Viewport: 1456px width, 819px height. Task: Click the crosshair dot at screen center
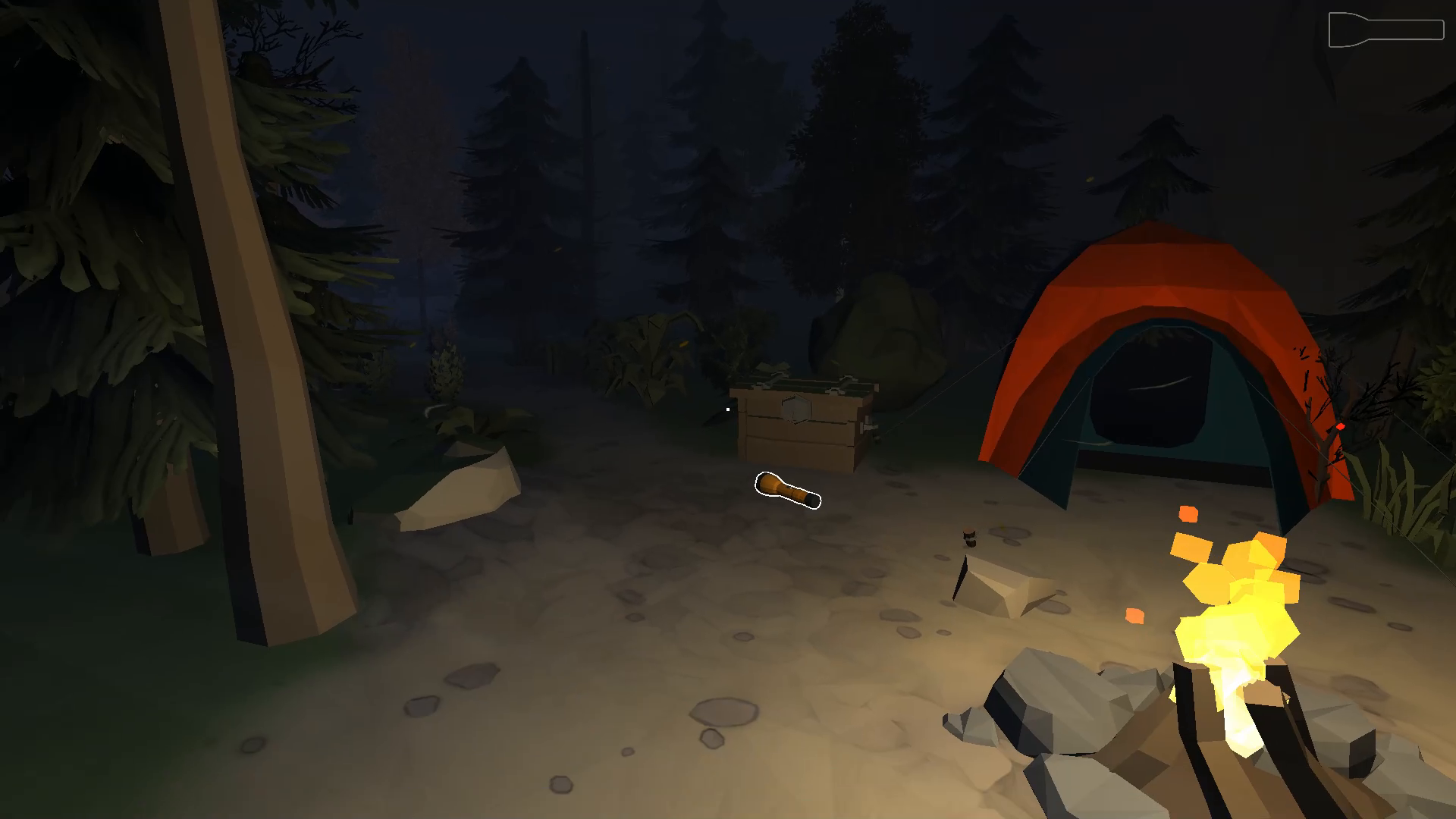(728, 409)
